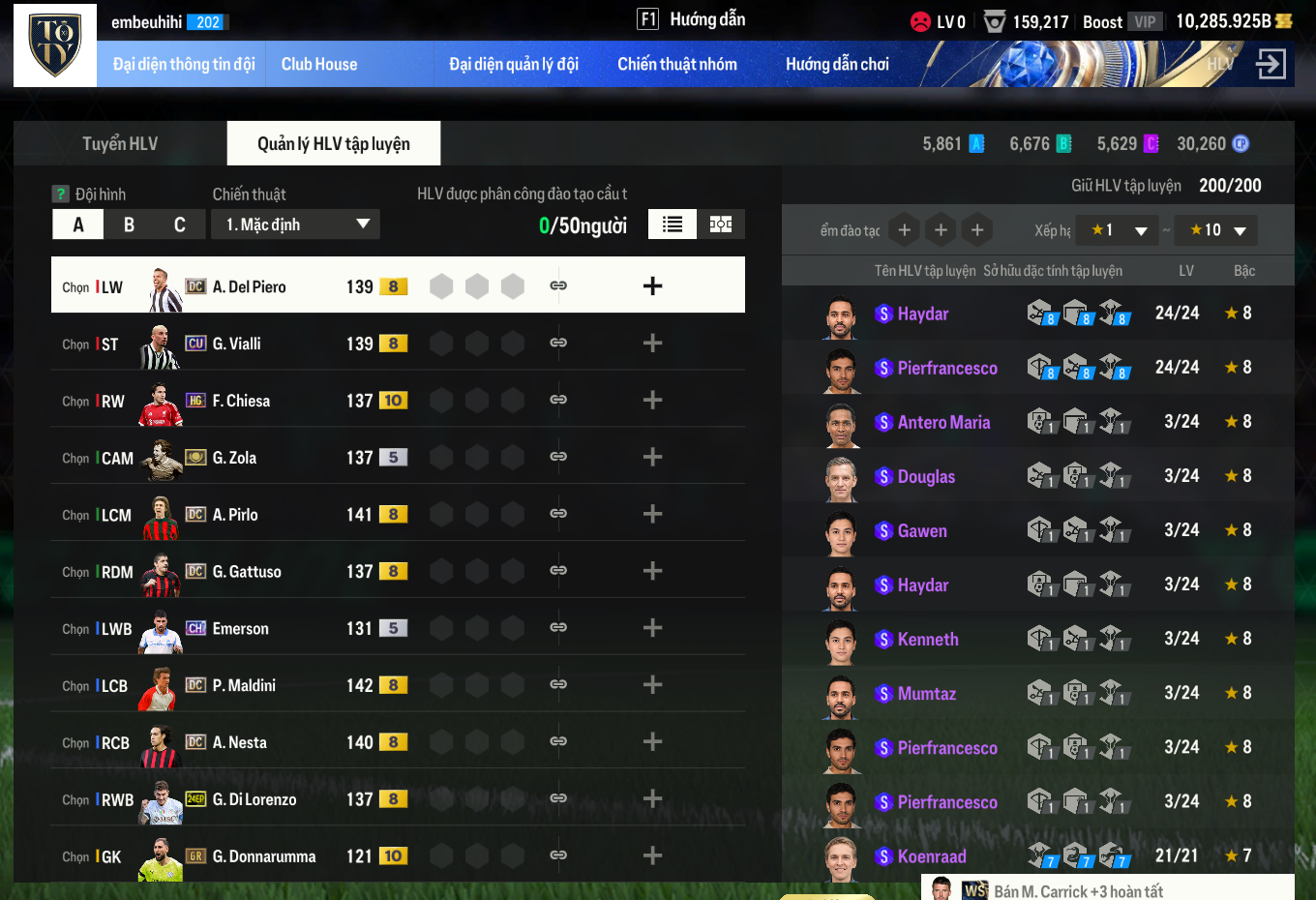Exit the screen with the exit icon

click(x=1271, y=64)
